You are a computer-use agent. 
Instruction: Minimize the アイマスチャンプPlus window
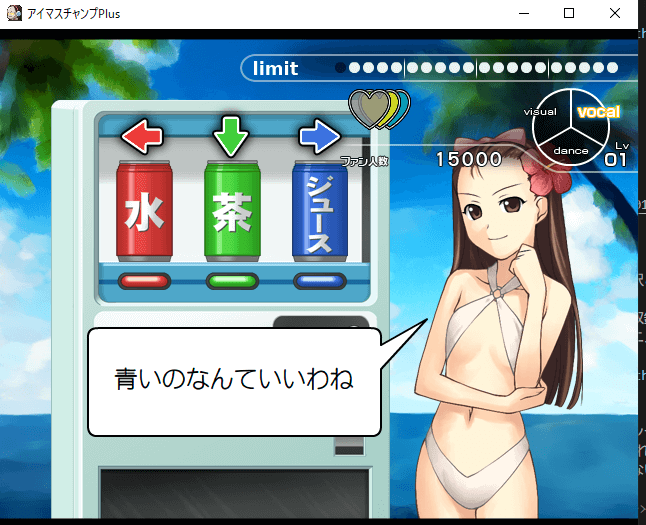point(525,14)
